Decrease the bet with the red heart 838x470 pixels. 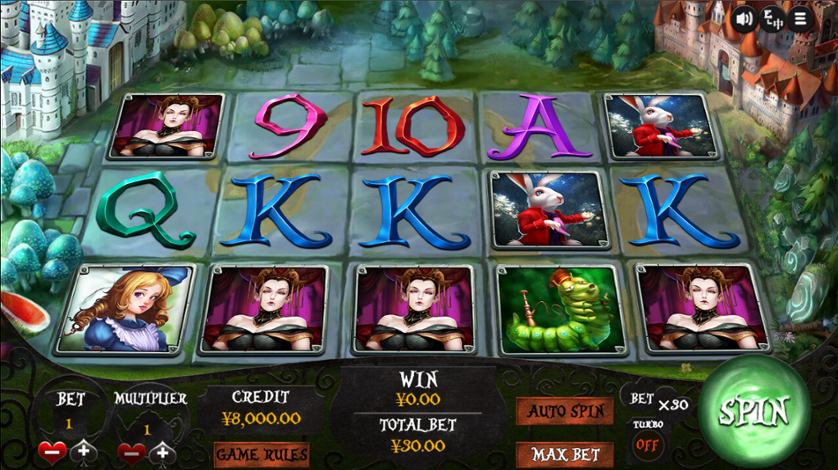[52, 452]
